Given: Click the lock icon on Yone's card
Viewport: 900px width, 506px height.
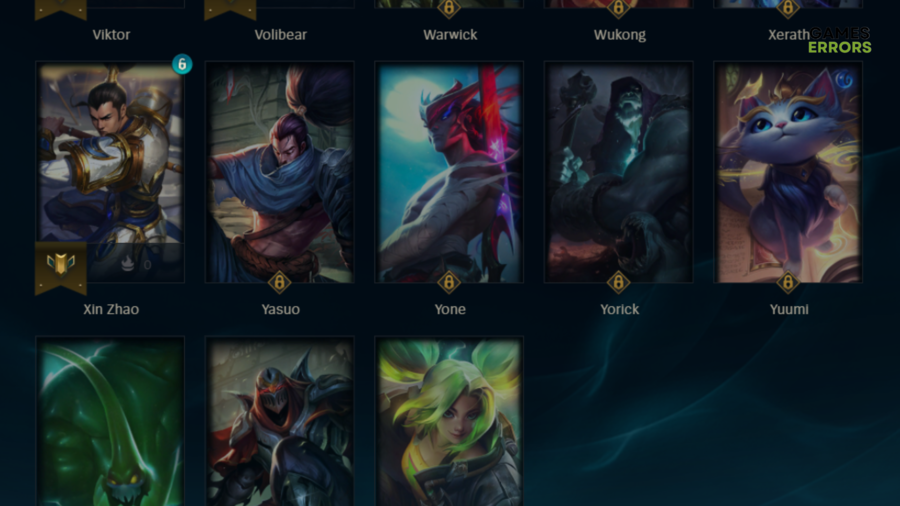Looking at the screenshot, I should pos(450,282).
